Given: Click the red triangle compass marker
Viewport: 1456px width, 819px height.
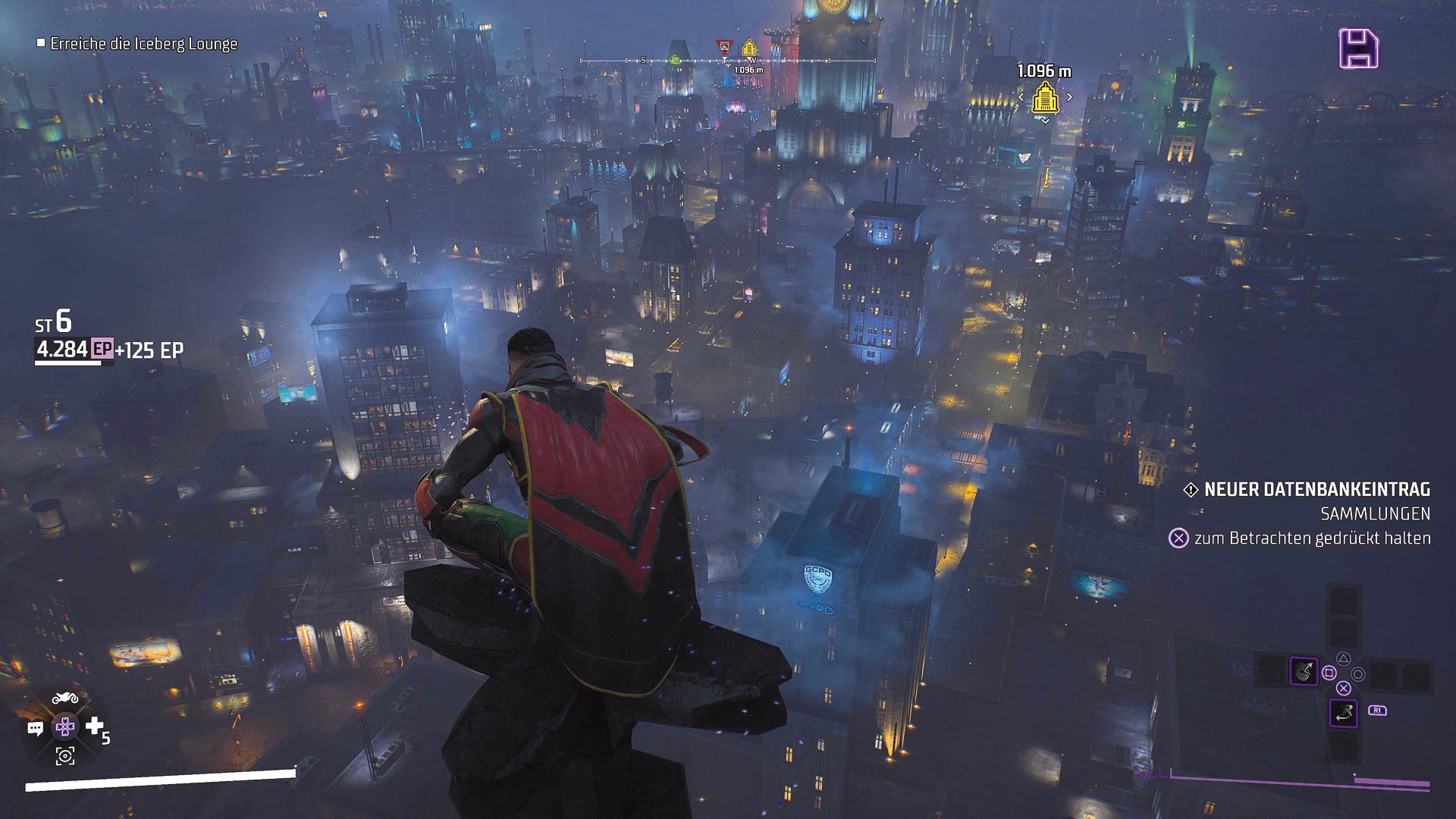Looking at the screenshot, I should (x=724, y=47).
